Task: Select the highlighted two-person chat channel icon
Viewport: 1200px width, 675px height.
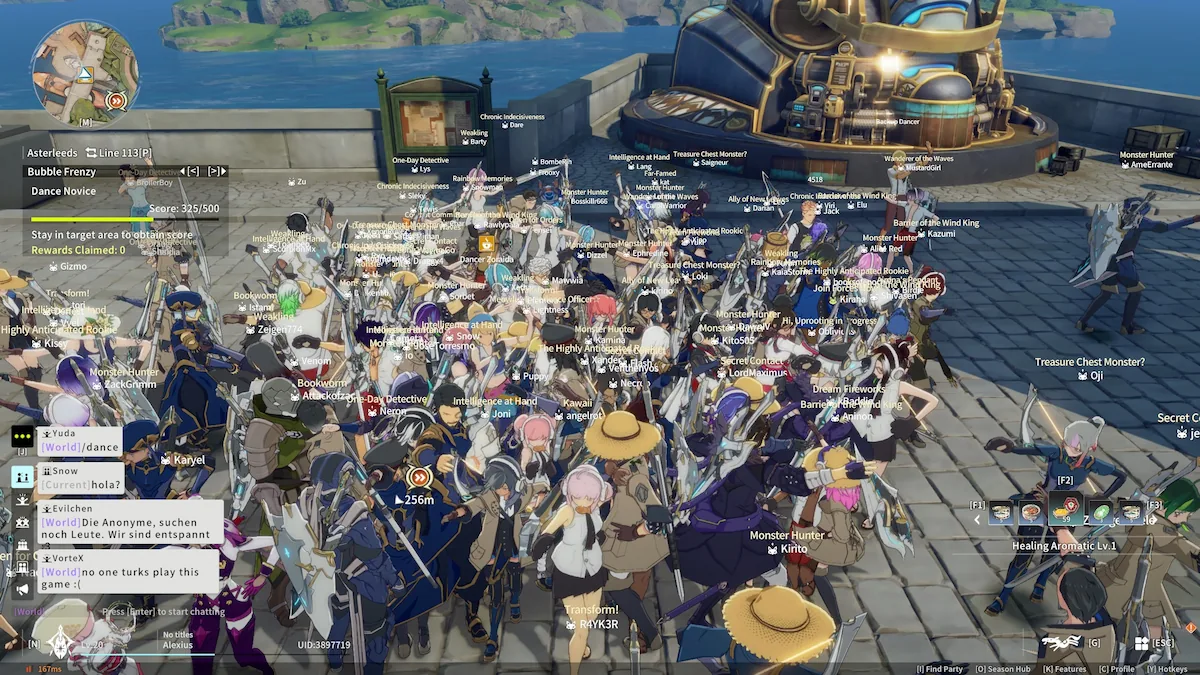Action: click(x=22, y=476)
